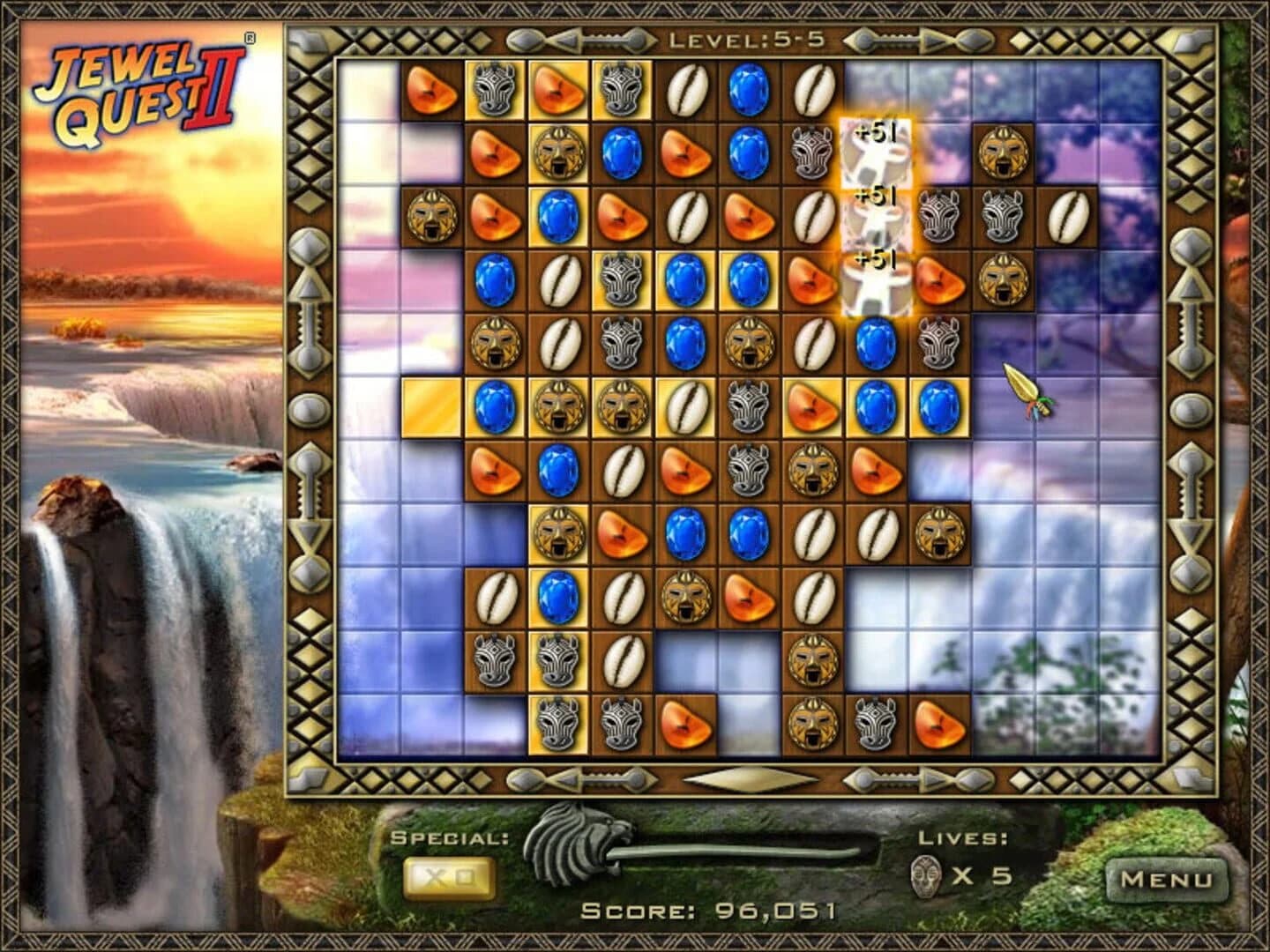The width and height of the screenshot is (1270, 952).
Task: Click the Level 5-5 header label
Action: (745, 37)
